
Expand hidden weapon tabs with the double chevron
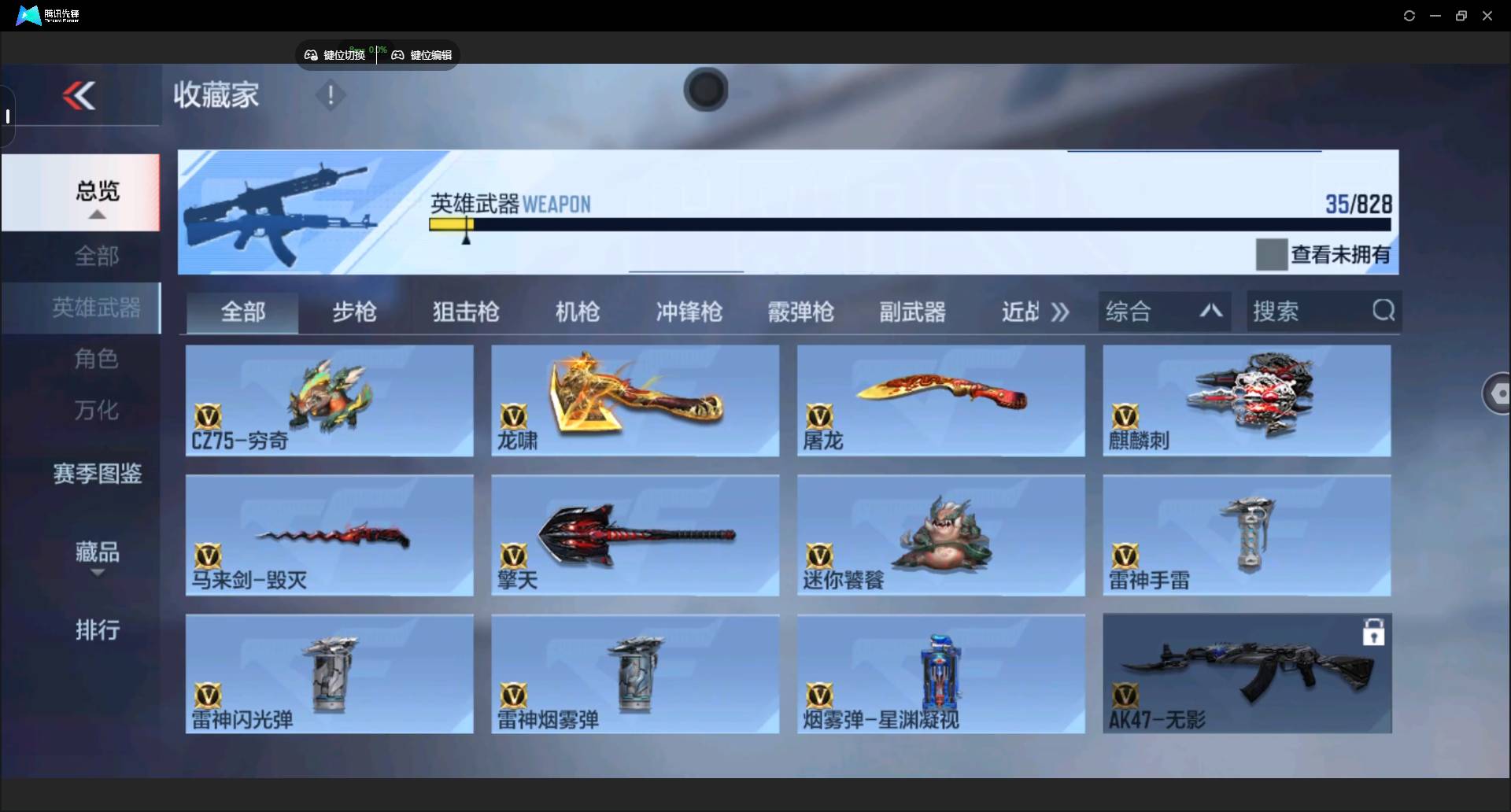(1060, 312)
